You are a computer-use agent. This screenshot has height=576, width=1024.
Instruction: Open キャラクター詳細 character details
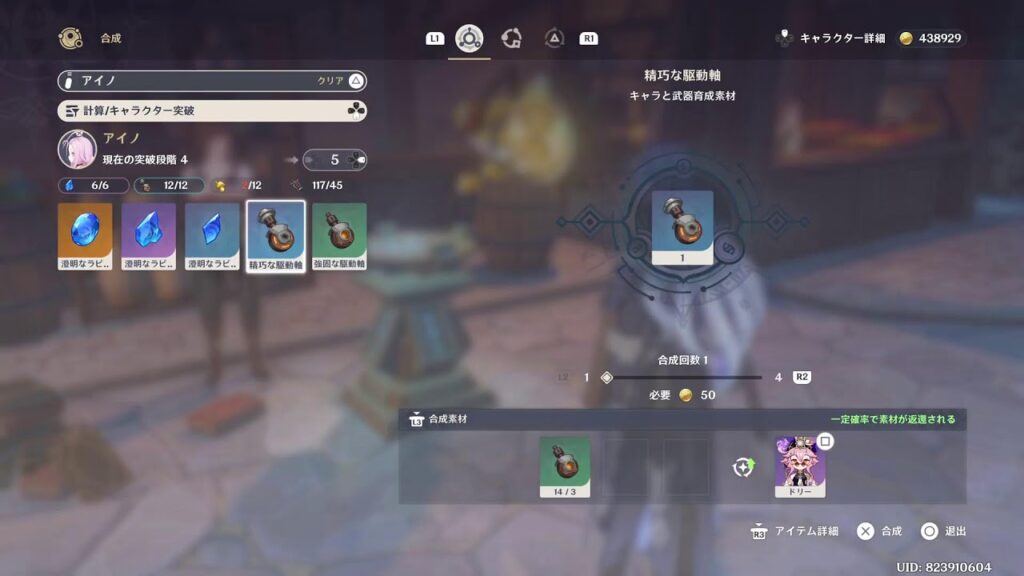pos(835,38)
